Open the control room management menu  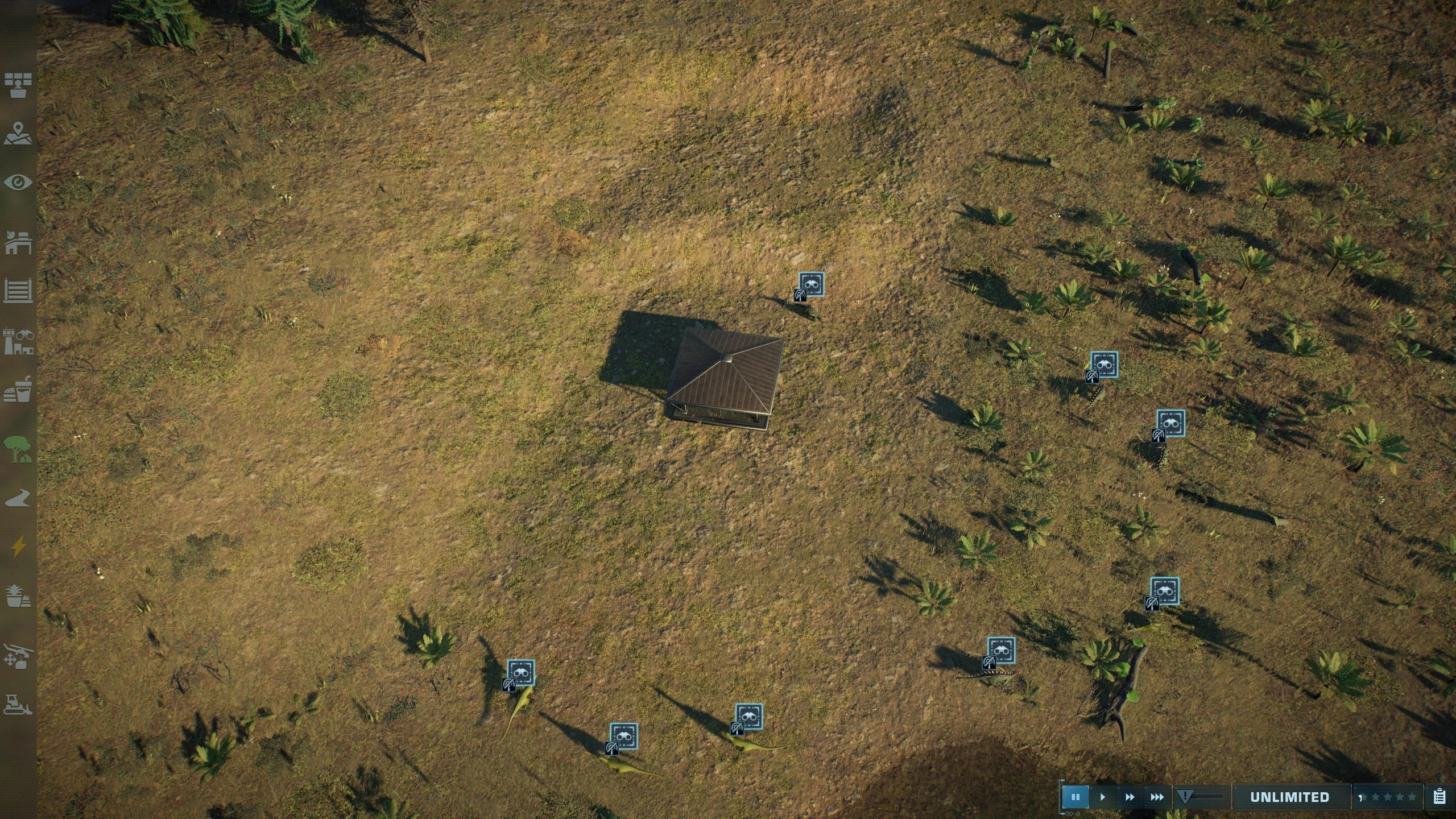click(18, 85)
